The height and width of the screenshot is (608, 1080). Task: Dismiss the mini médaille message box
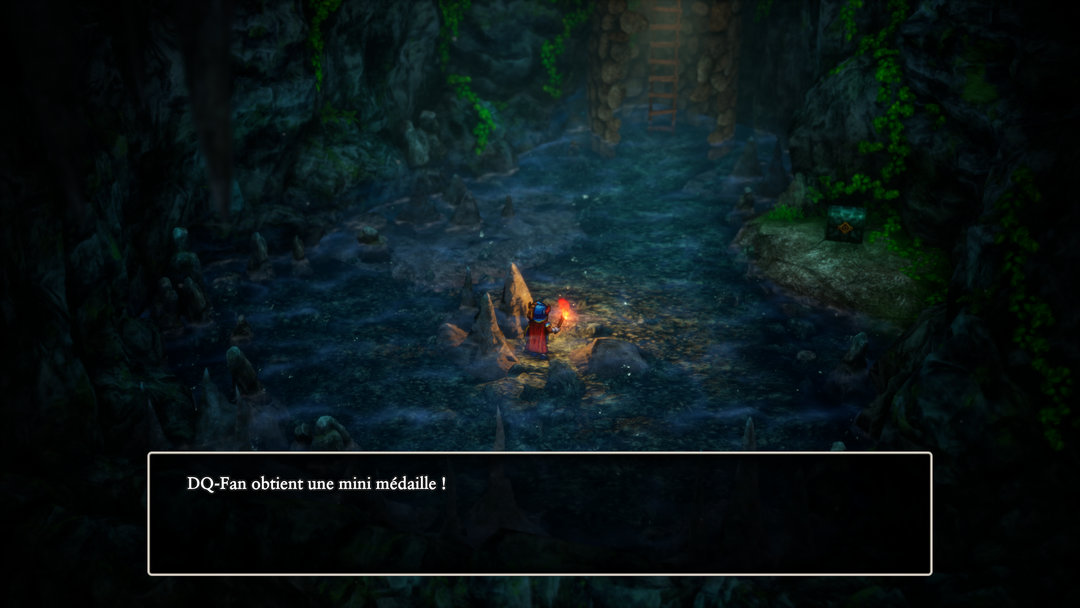tap(540, 513)
